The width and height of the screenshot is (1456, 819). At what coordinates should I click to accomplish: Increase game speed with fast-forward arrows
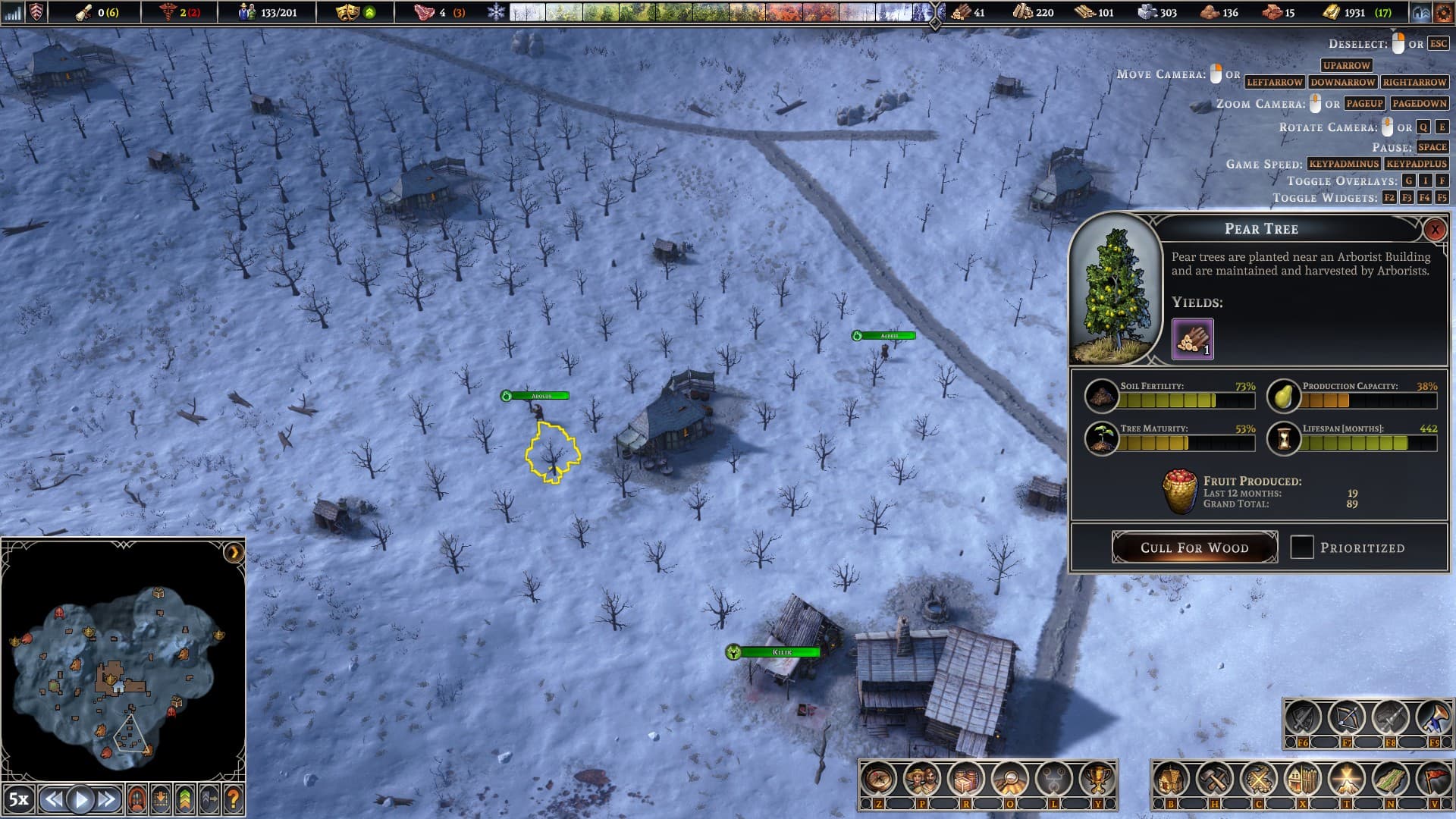tap(107, 799)
